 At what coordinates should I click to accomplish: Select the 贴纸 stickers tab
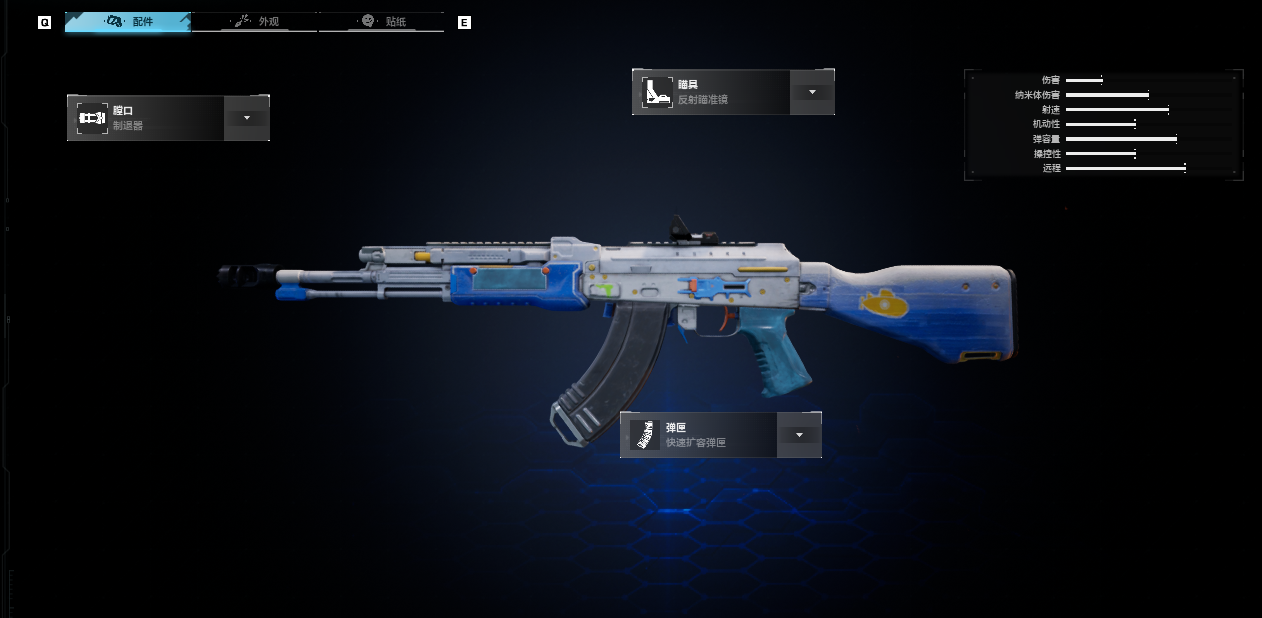pos(381,21)
